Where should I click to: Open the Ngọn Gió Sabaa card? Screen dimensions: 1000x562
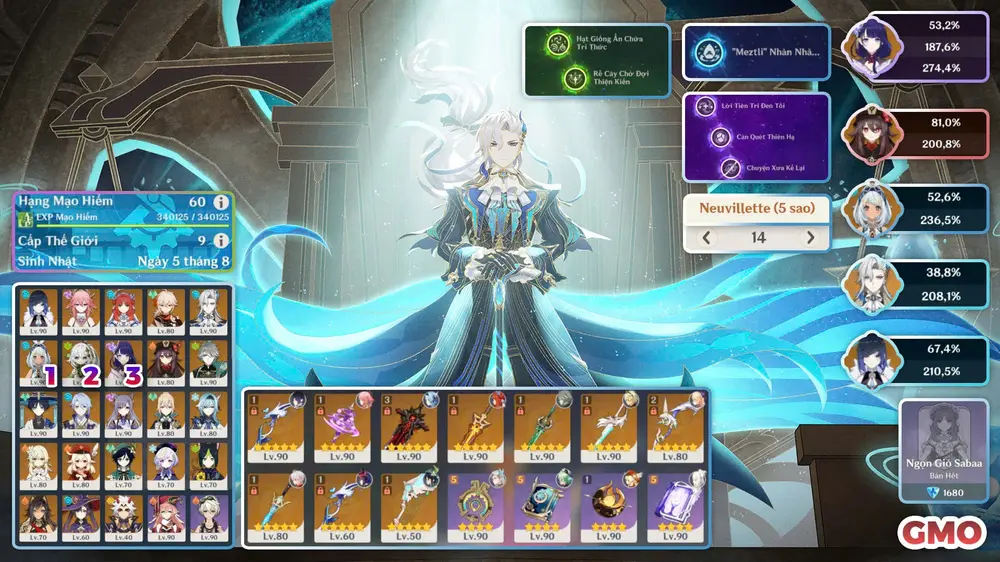(939, 447)
